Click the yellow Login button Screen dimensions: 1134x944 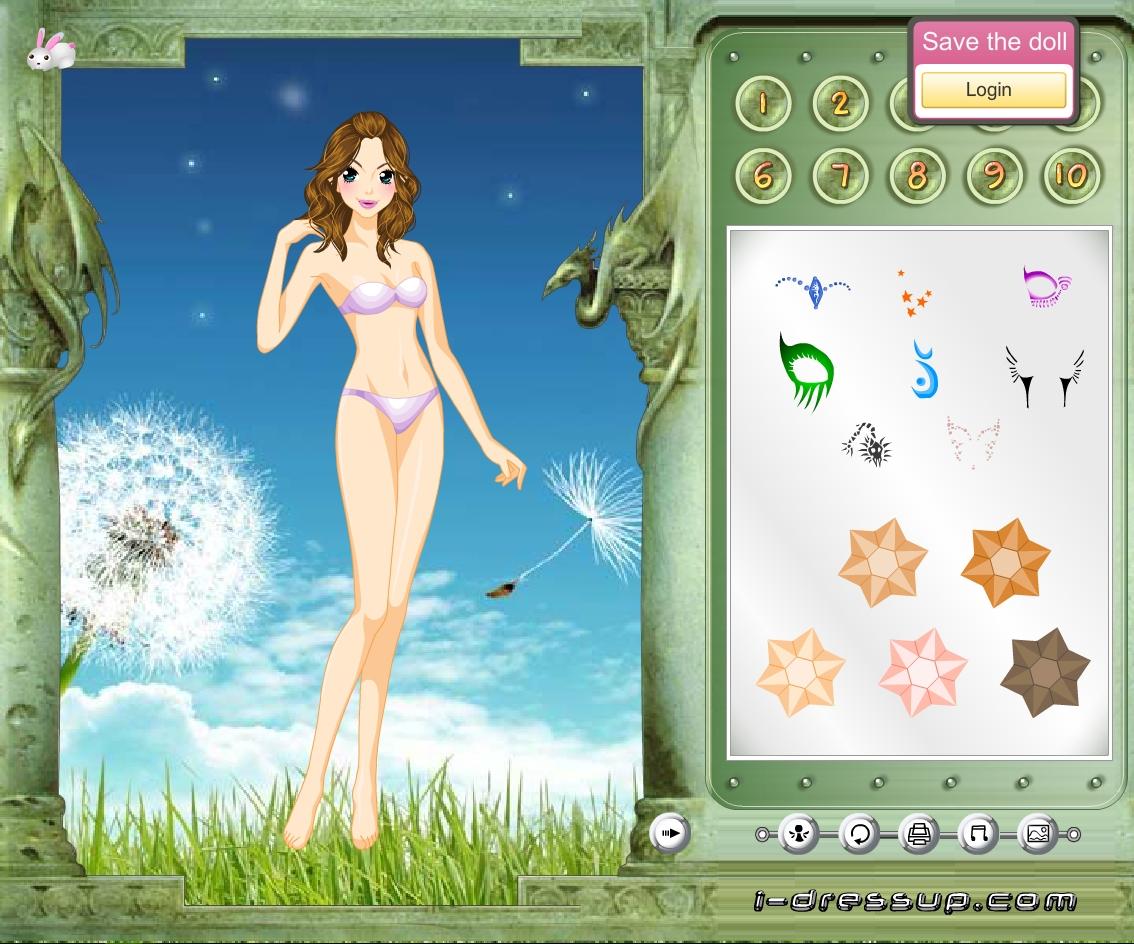click(993, 90)
